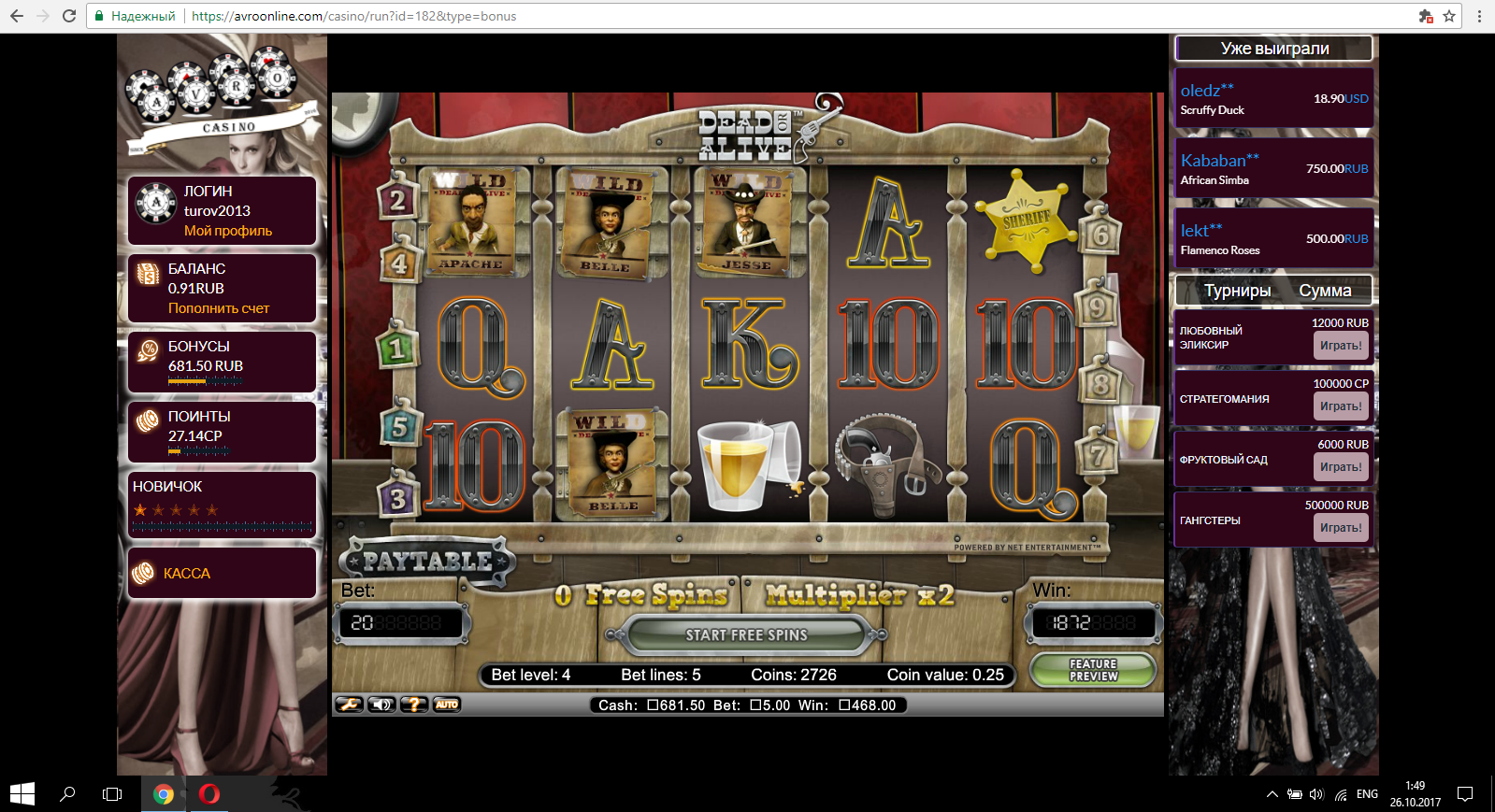Open the question mark help icon

[x=414, y=705]
